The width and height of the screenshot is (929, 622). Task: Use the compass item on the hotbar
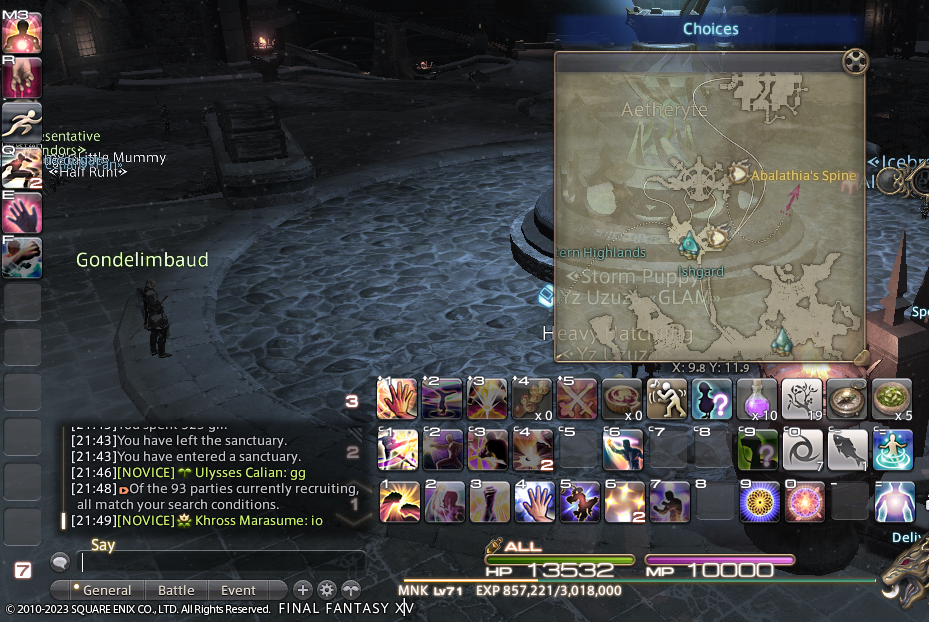coord(847,399)
